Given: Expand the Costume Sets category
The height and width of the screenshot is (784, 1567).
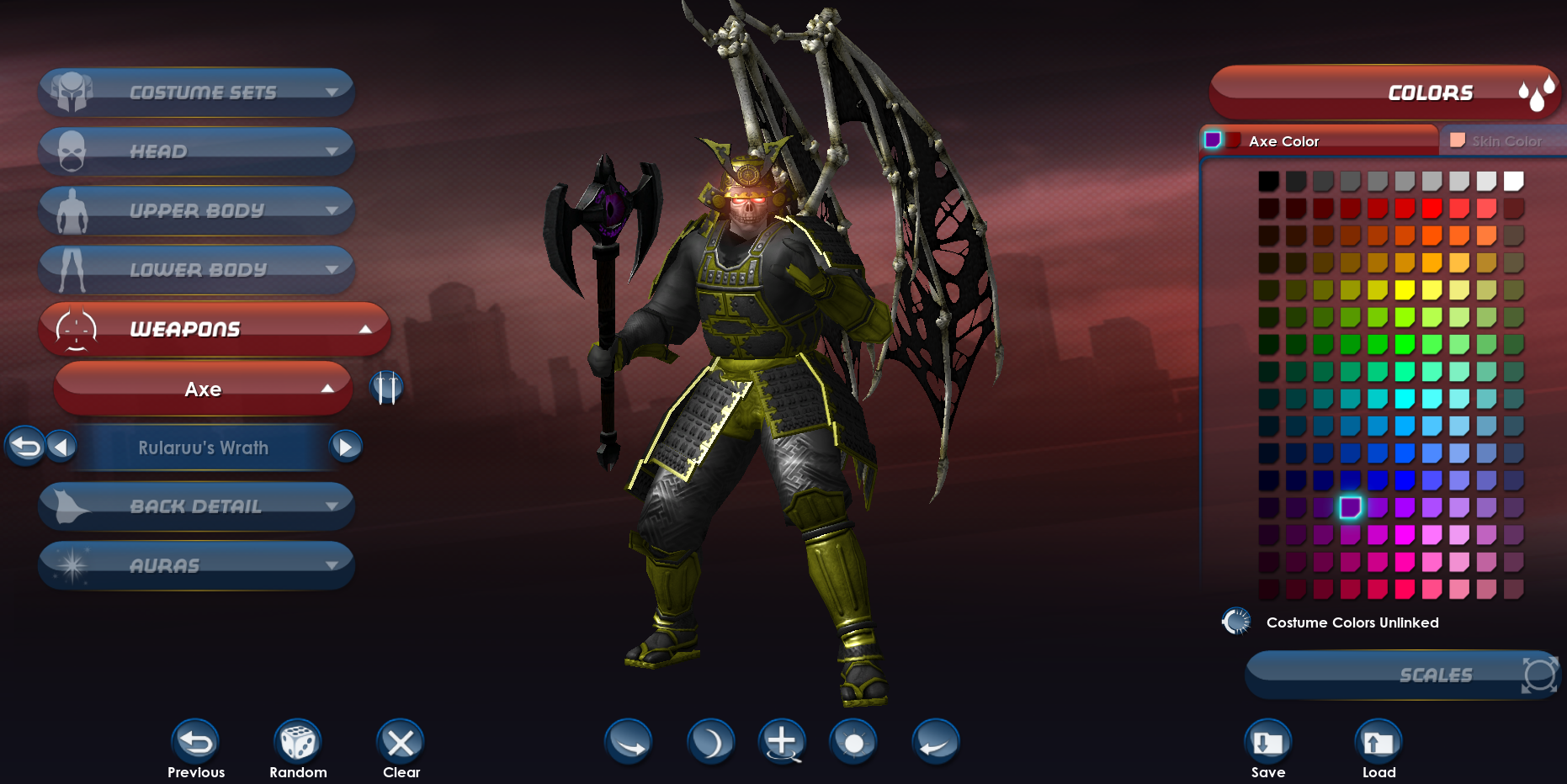Looking at the screenshot, I should (x=196, y=92).
